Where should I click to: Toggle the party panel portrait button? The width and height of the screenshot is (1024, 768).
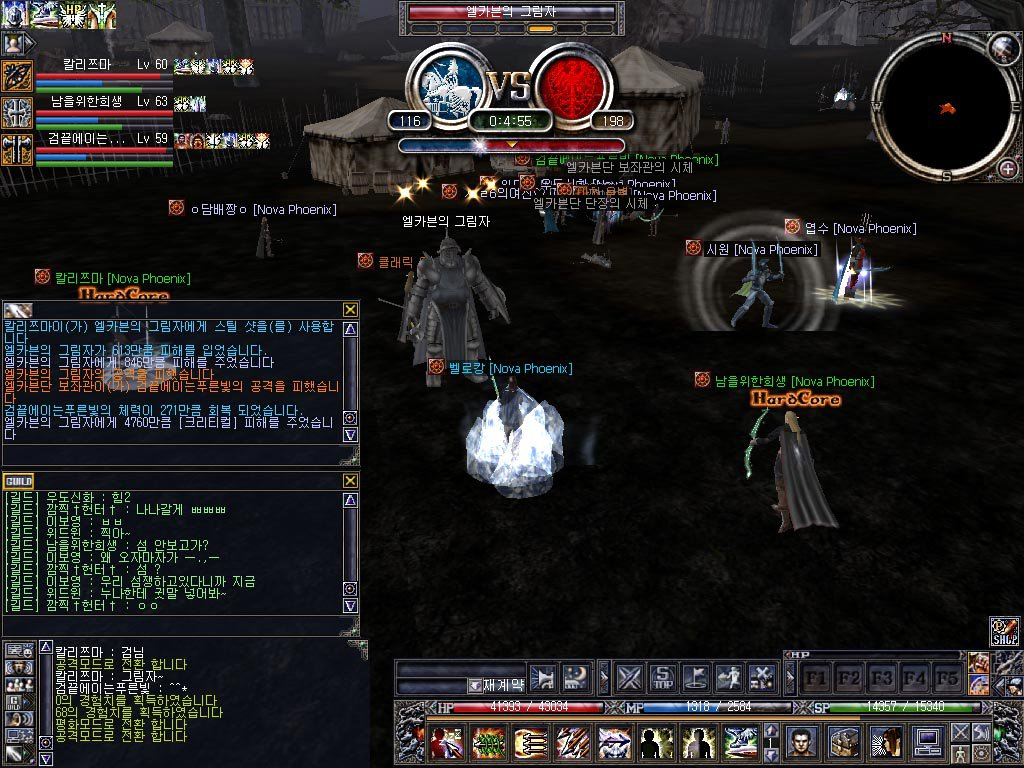point(14,43)
